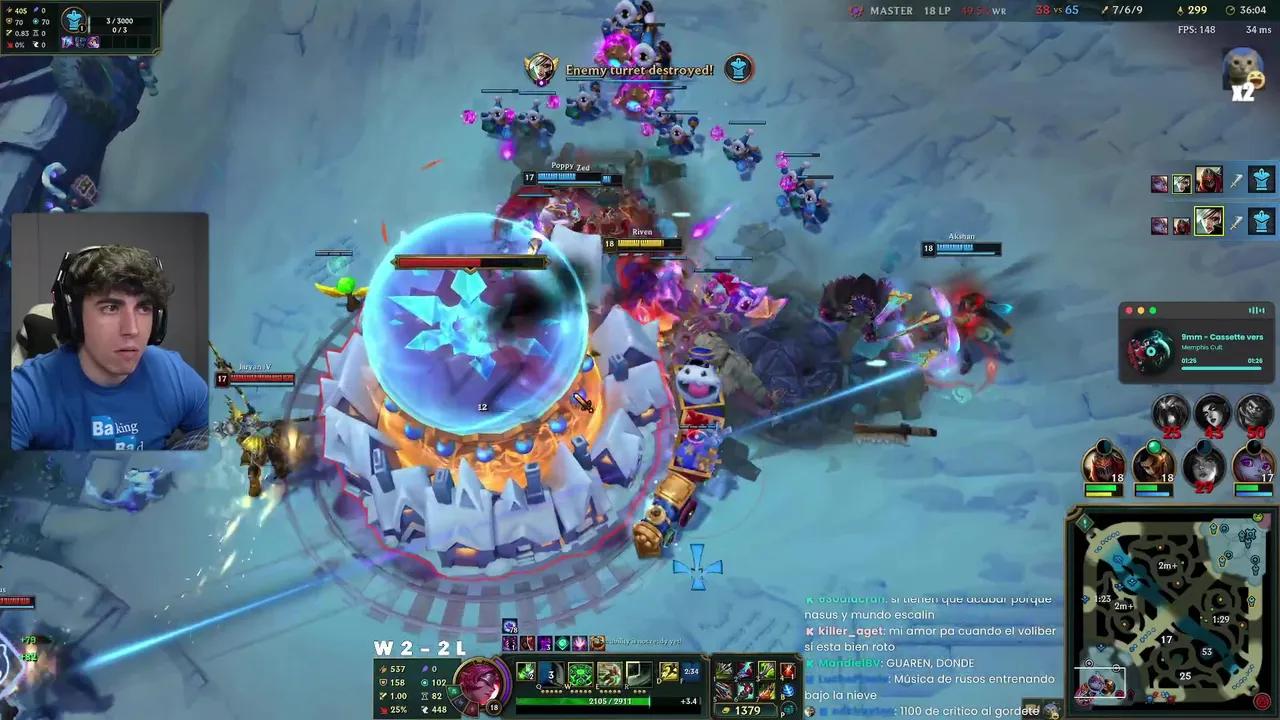
Task: Activate the W ability showing 3 charges
Action: 550,671
